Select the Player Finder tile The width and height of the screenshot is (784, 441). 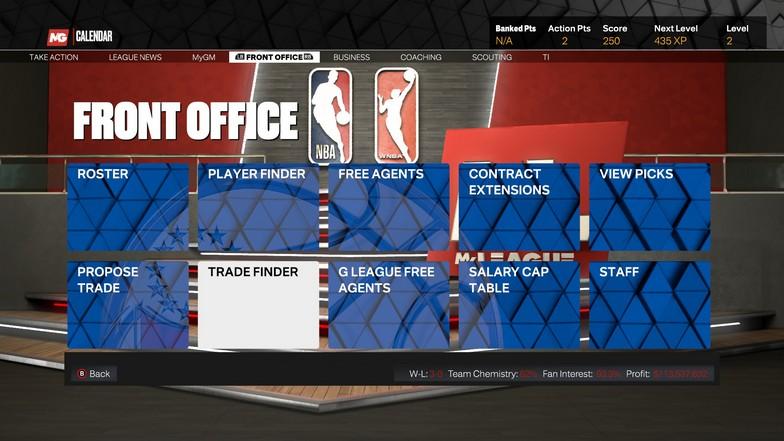pyautogui.click(x=258, y=207)
